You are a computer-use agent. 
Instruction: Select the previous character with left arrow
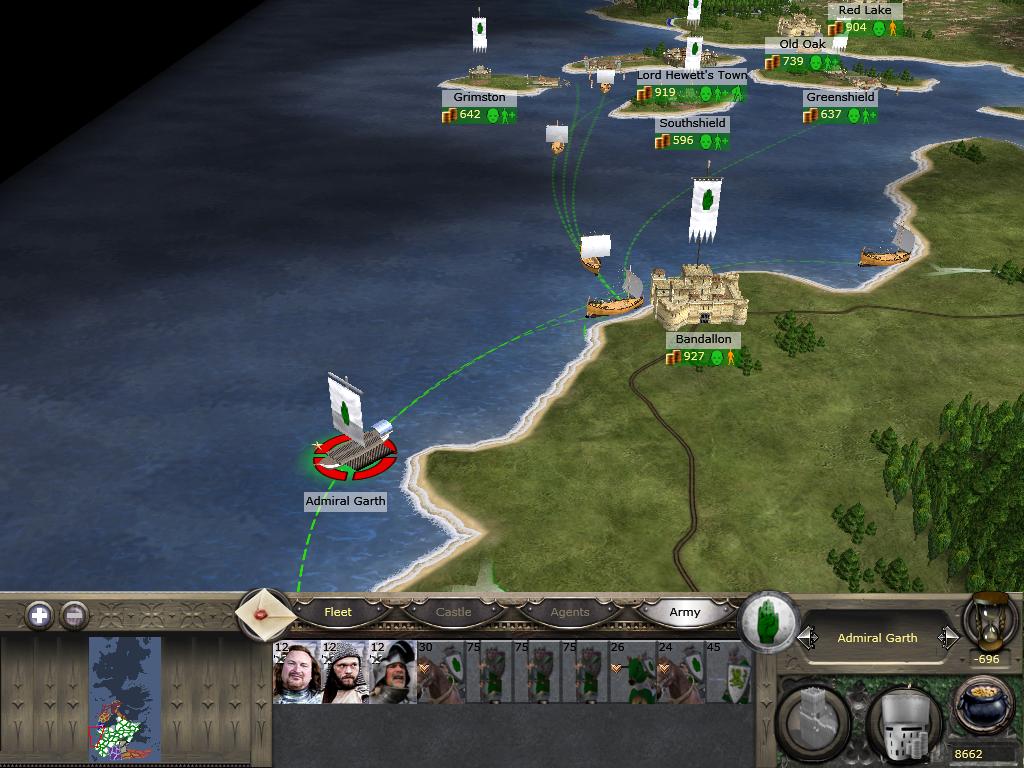tap(807, 638)
